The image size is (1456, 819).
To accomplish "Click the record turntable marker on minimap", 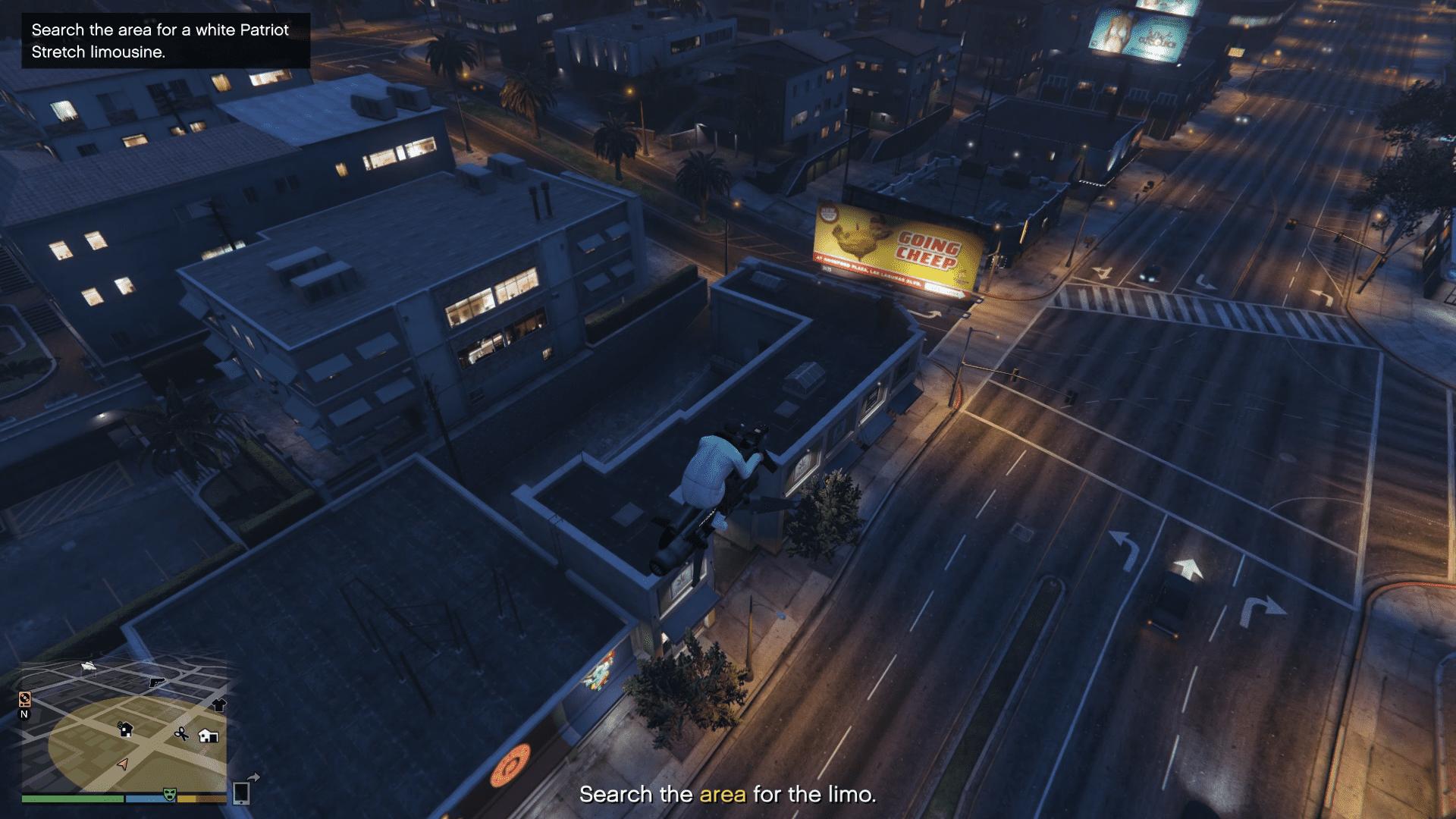I will (x=24, y=698).
